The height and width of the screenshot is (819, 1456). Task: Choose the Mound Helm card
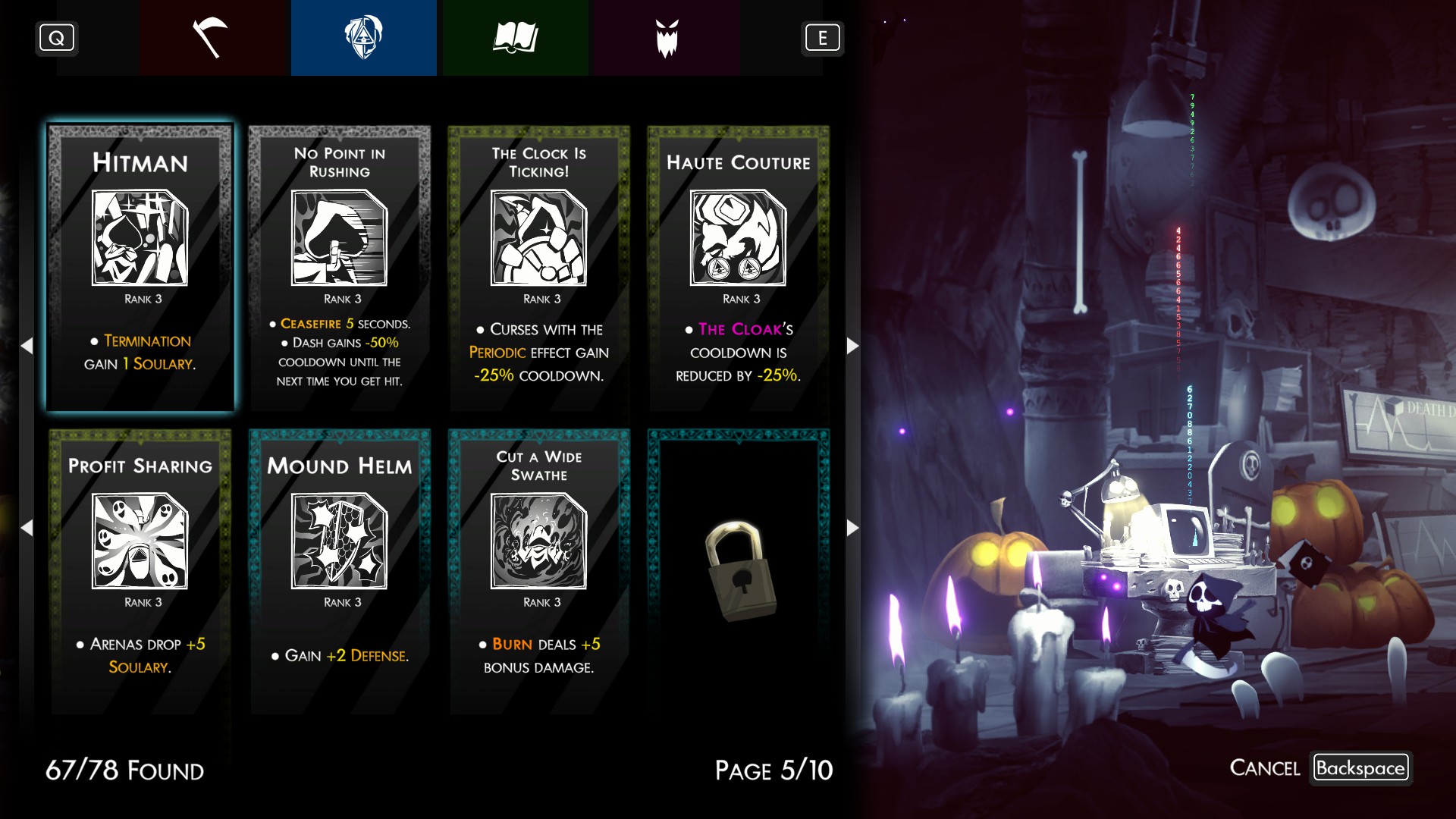pyautogui.click(x=340, y=571)
